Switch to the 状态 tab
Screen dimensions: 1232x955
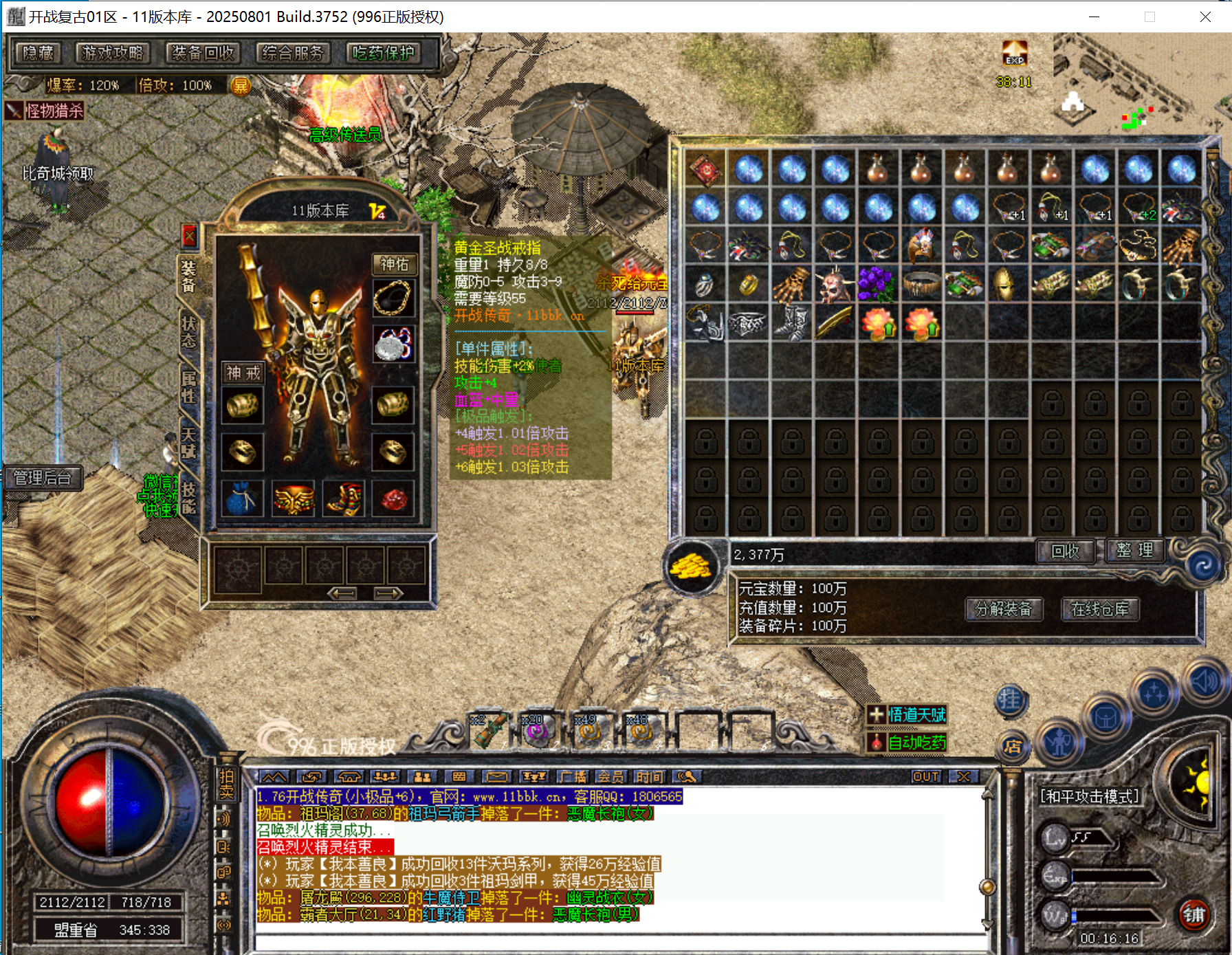(188, 332)
